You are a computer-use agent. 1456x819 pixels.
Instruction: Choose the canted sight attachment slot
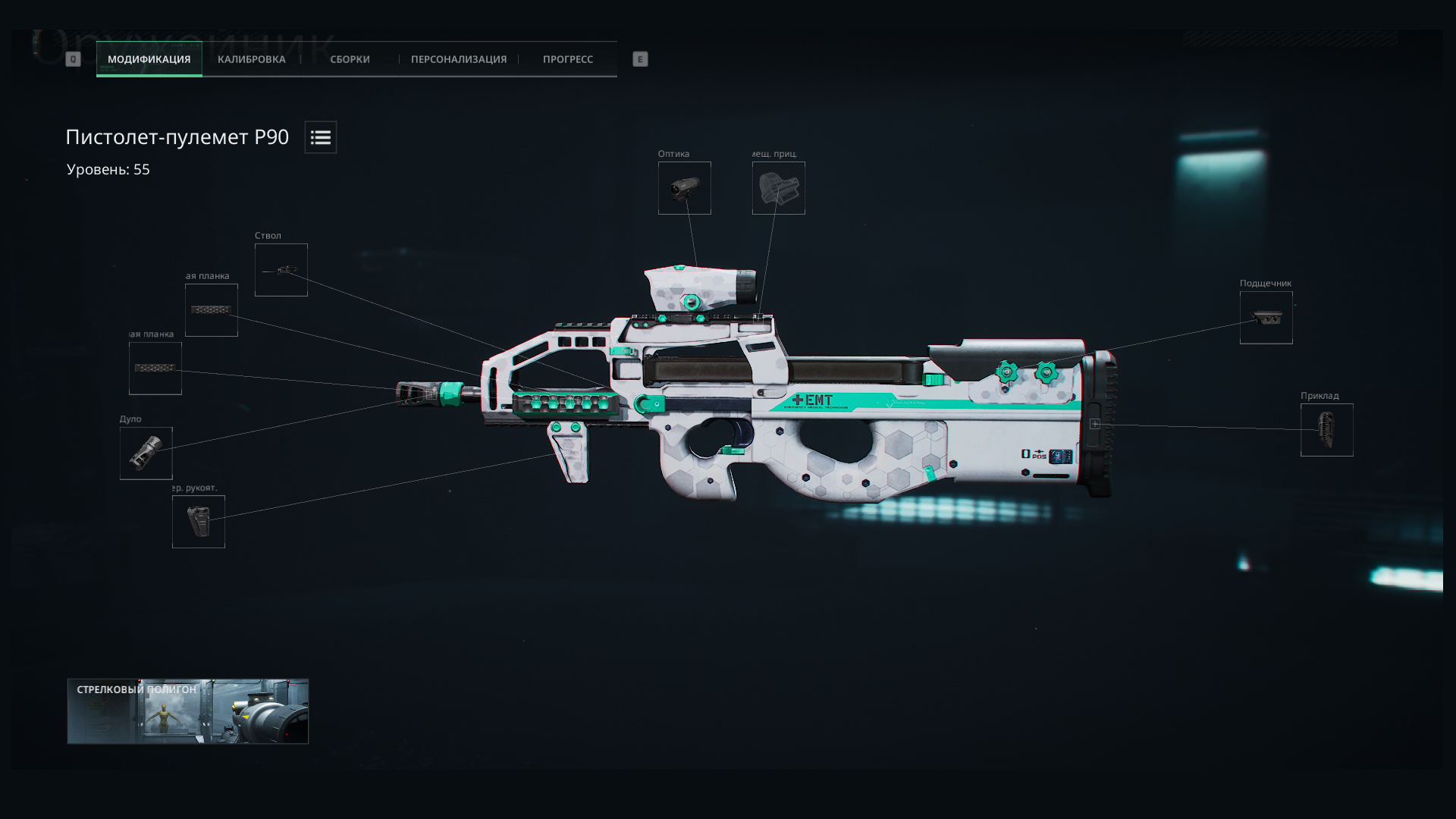pyautogui.click(x=778, y=188)
